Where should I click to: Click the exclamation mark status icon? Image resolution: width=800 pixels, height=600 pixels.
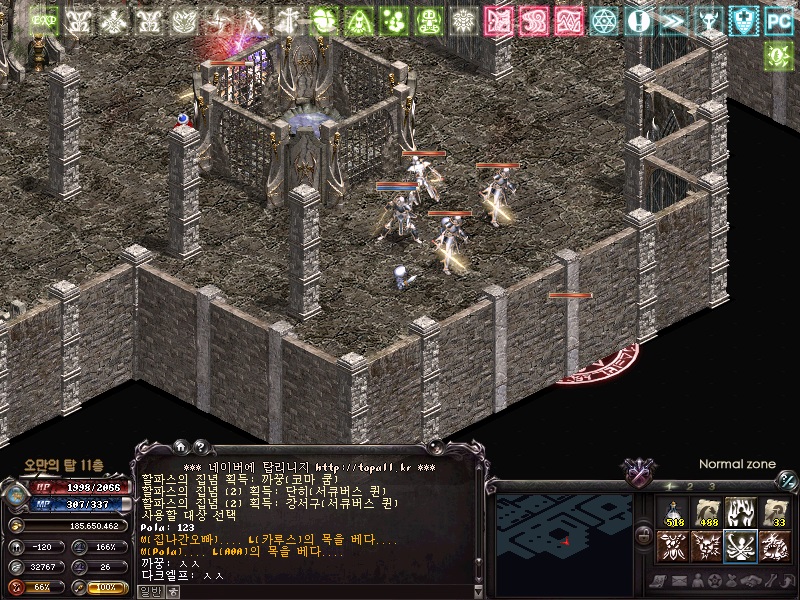pyautogui.click(x=638, y=20)
